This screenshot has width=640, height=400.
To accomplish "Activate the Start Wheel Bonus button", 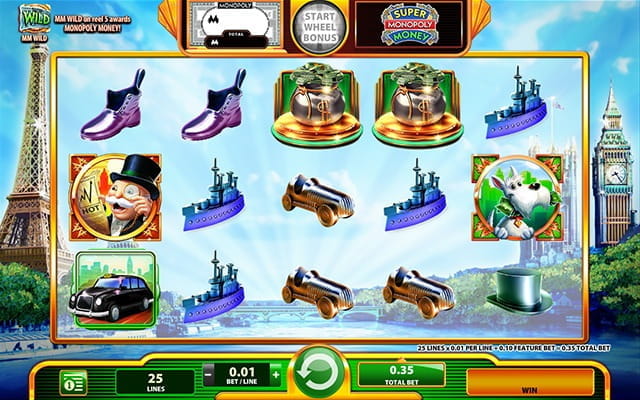I will 319,26.
